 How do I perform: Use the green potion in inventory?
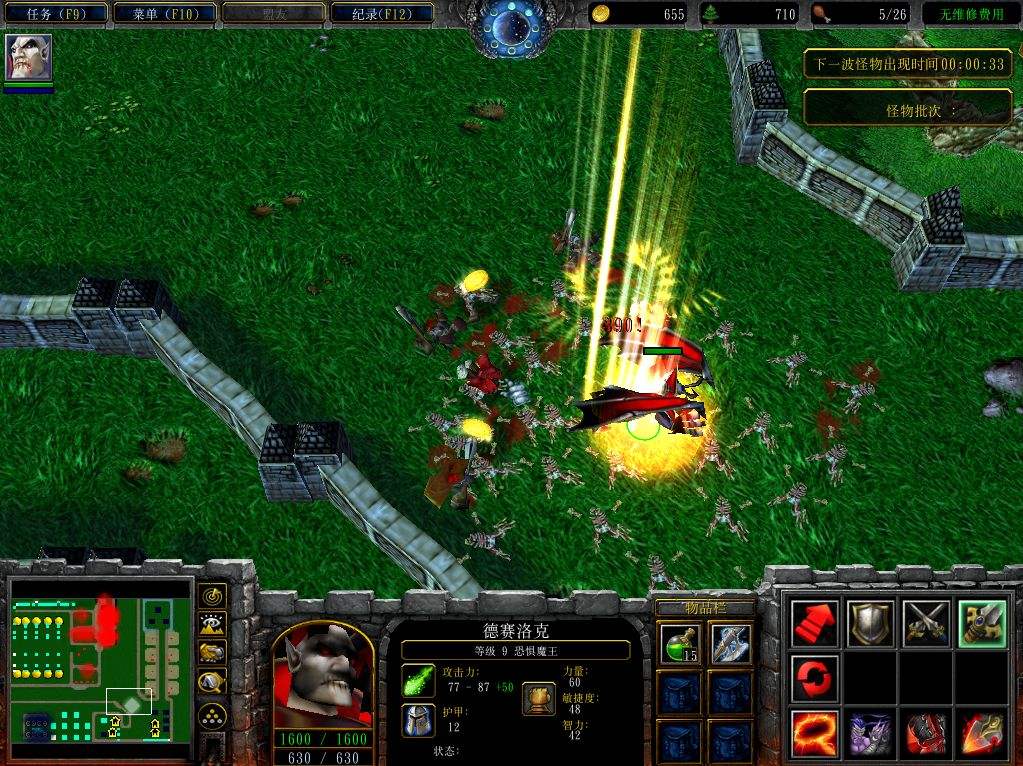coord(677,643)
